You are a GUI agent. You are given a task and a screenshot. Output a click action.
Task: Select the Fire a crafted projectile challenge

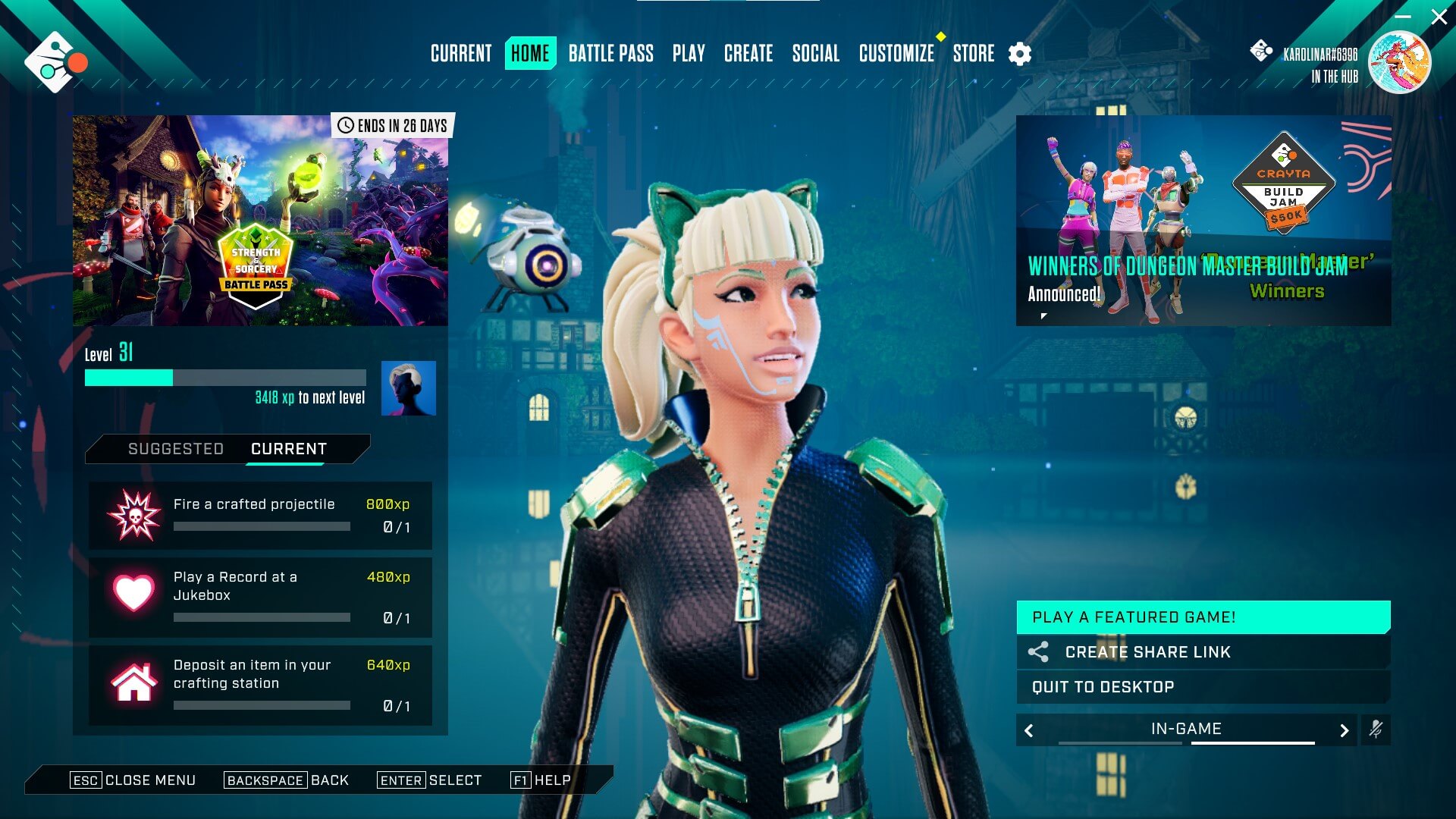[260, 516]
